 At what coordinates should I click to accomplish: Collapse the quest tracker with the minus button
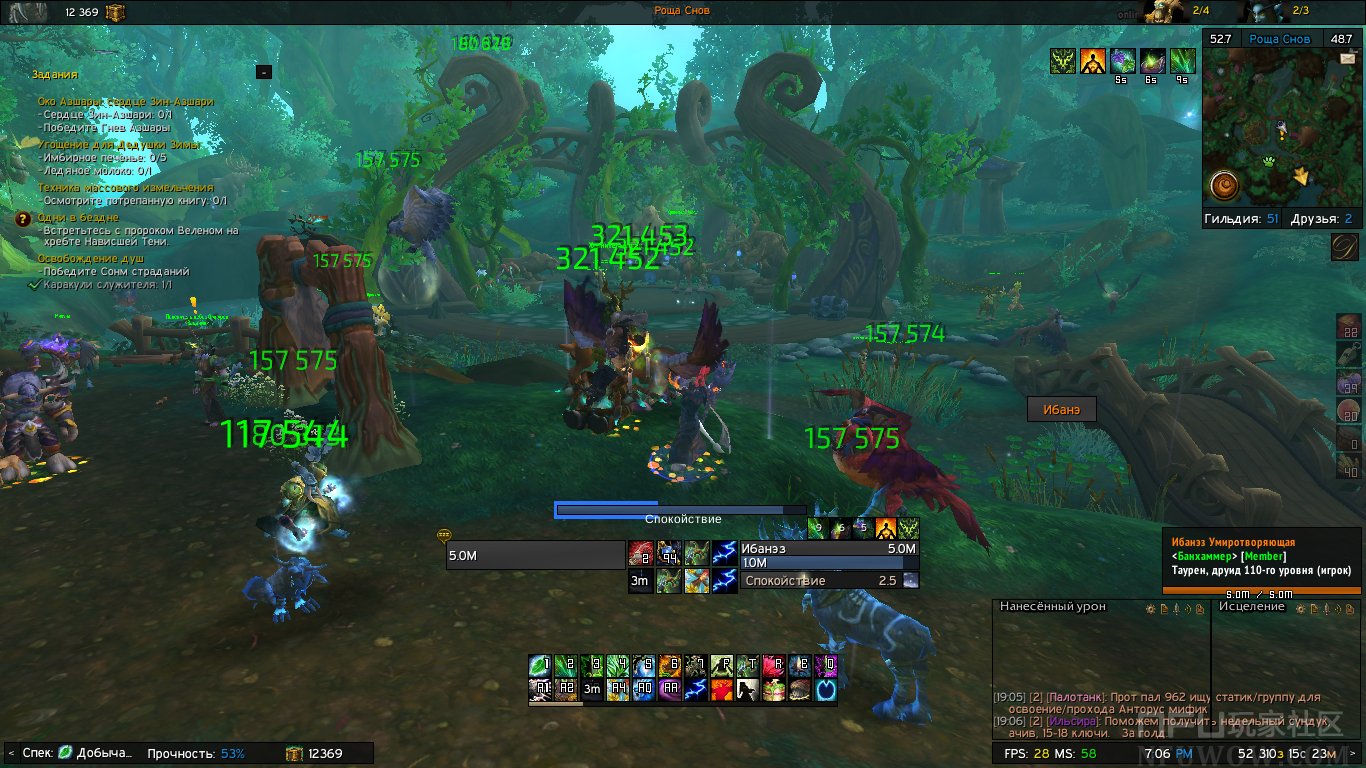click(x=264, y=72)
